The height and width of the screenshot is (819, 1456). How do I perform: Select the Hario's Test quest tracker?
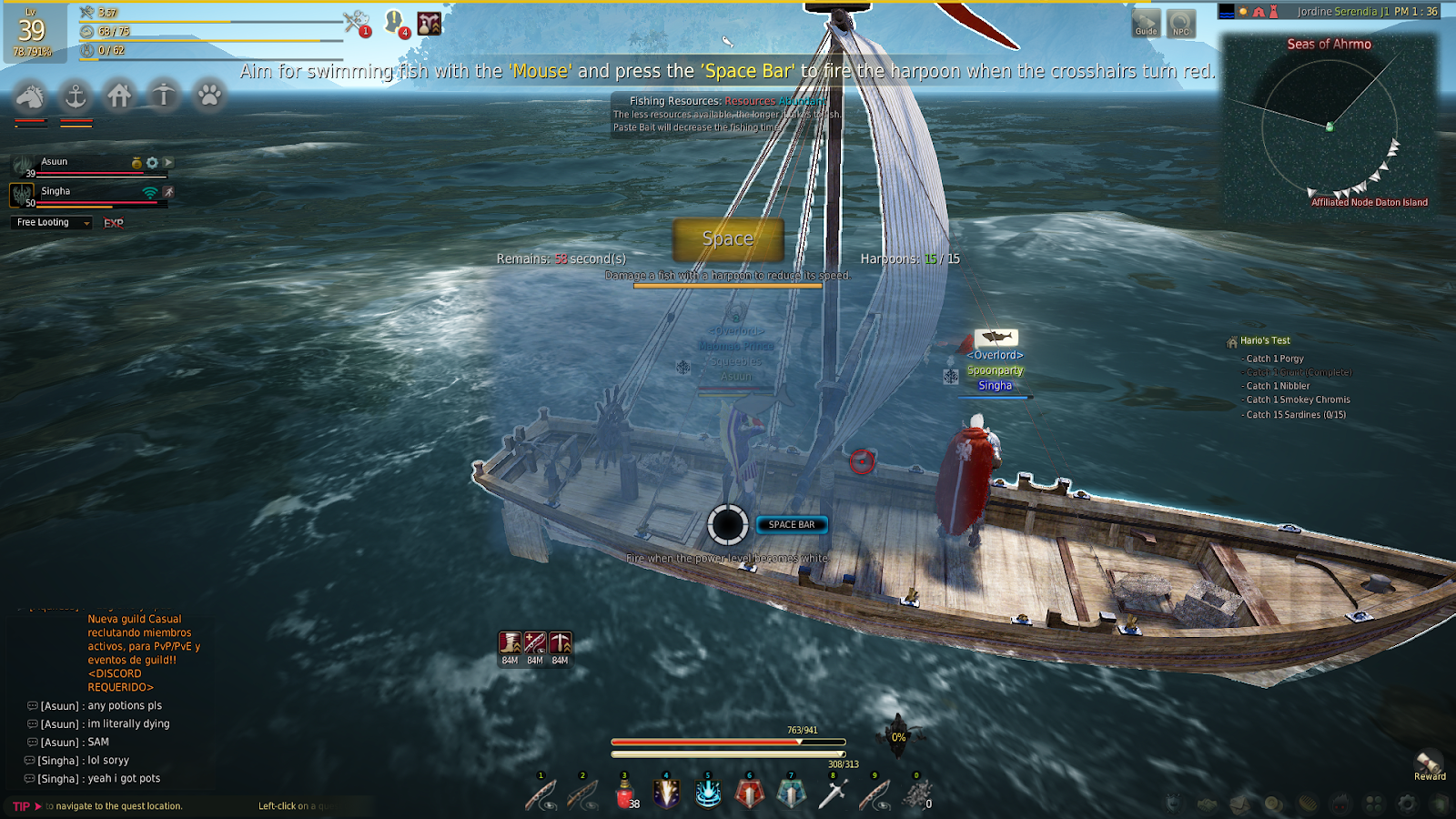point(1265,340)
